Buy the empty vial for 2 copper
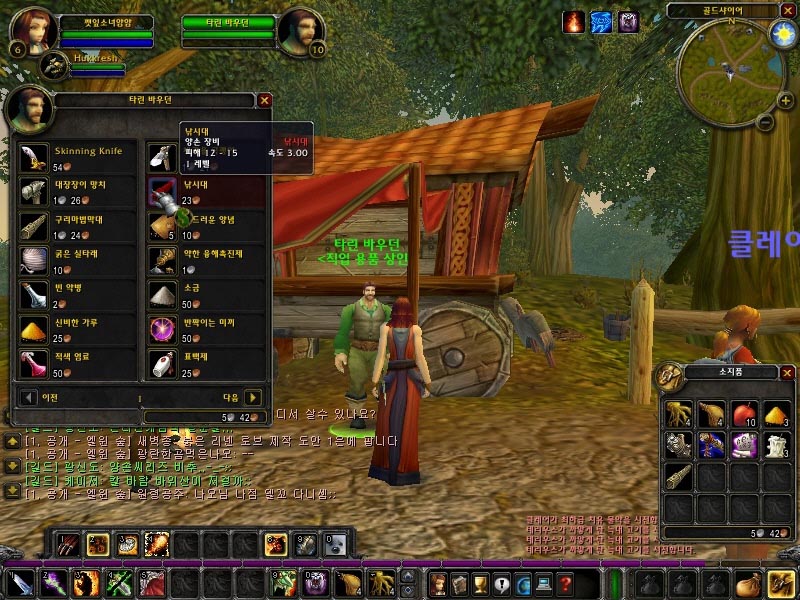The height and width of the screenshot is (600, 800). (x=33, y=294)
